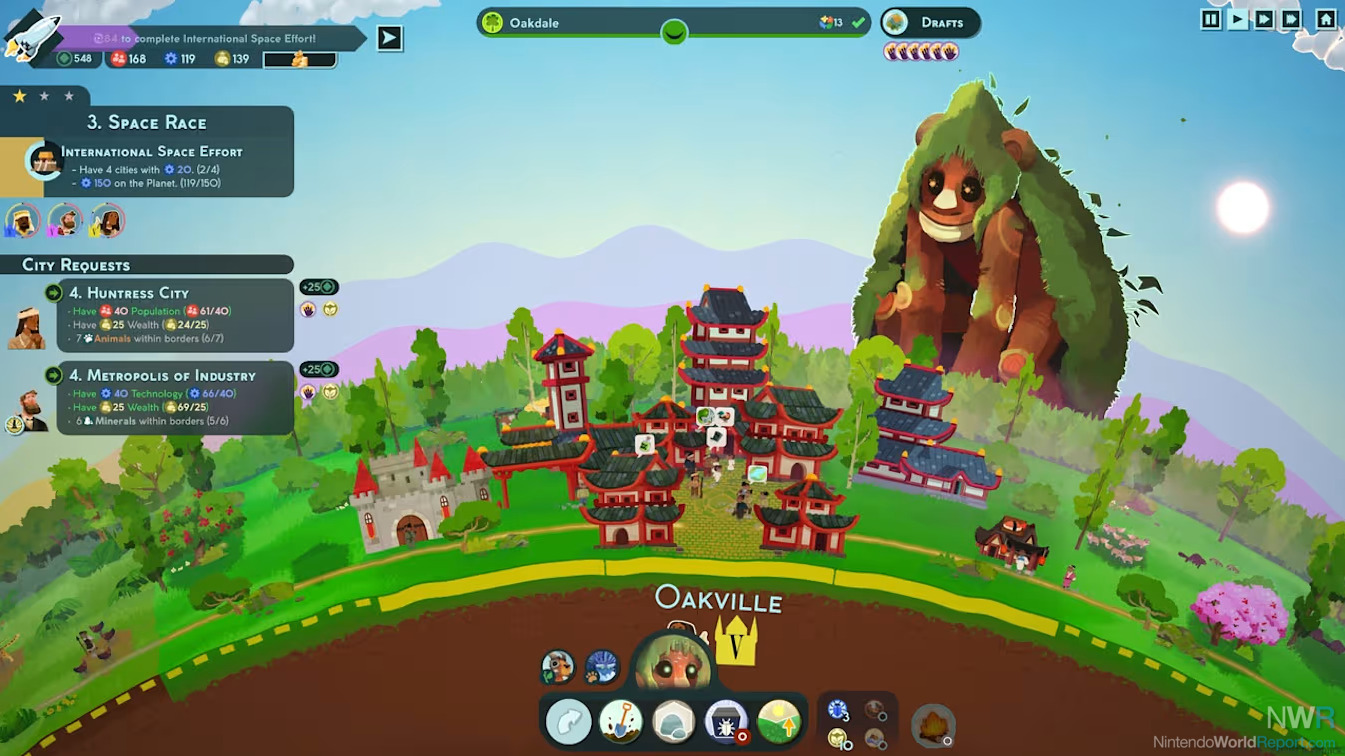This screenshot has height=756, width=1345.
Task: Set game to normal play speed
Action: coord(1238,19)
